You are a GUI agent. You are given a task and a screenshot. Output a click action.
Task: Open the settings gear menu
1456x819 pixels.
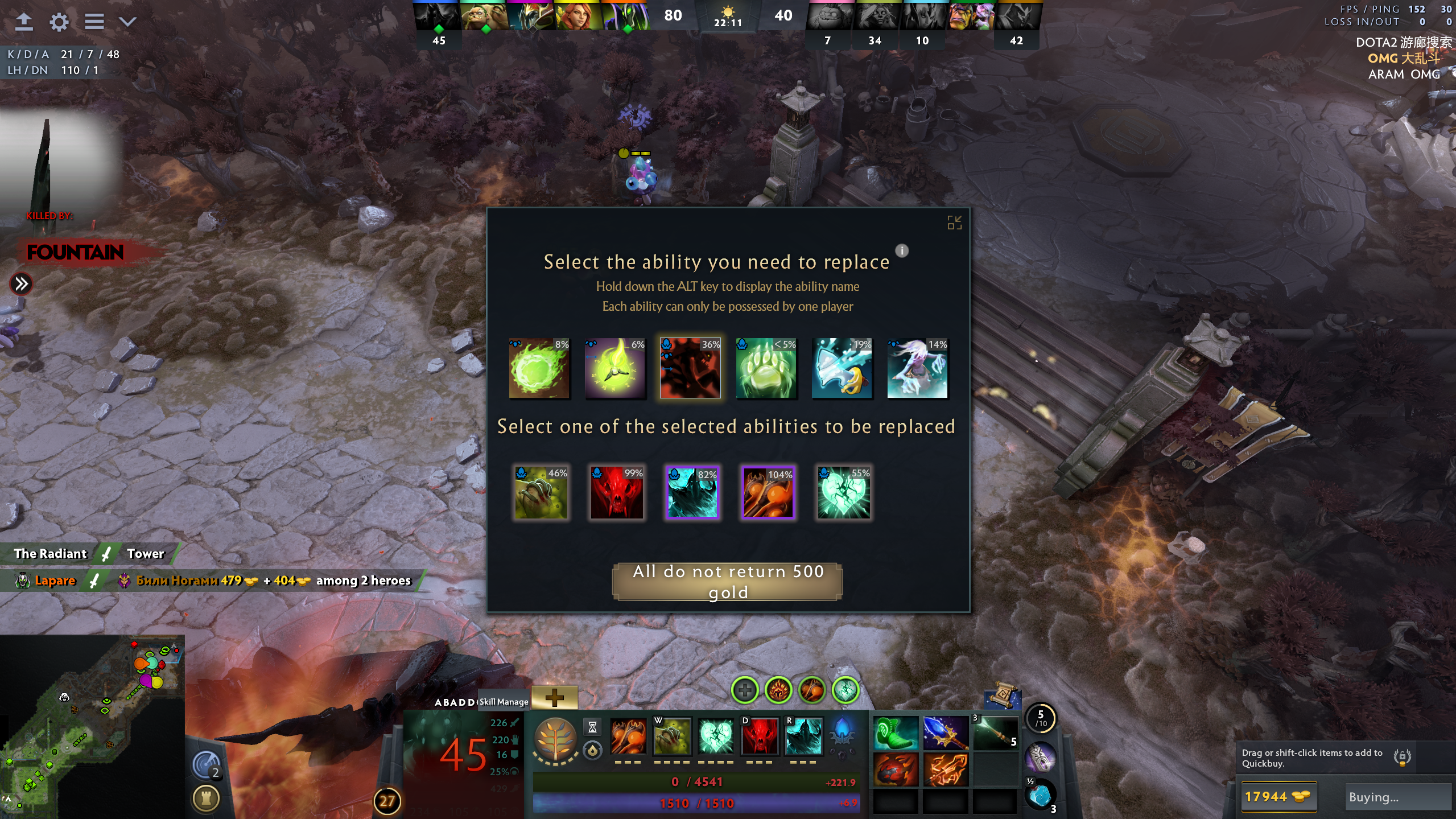click(59, 22)
